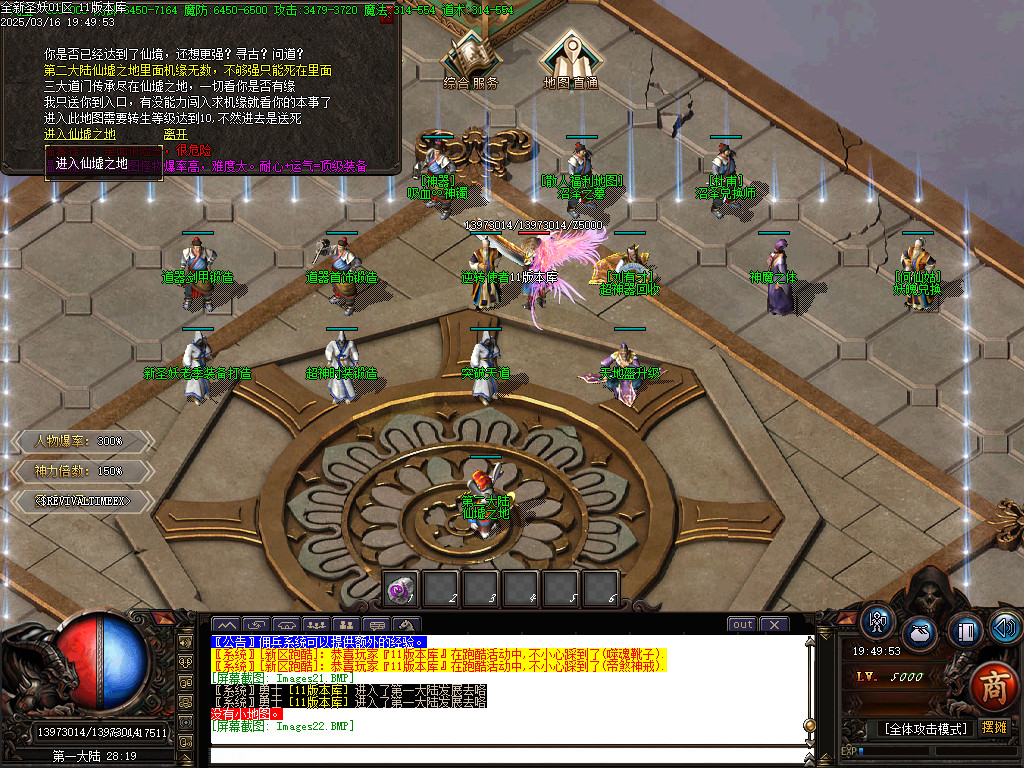Toggle the 全体攻击模式 attack mode
This screenshot has height=768, width=1024.
[x=925, y=729]
